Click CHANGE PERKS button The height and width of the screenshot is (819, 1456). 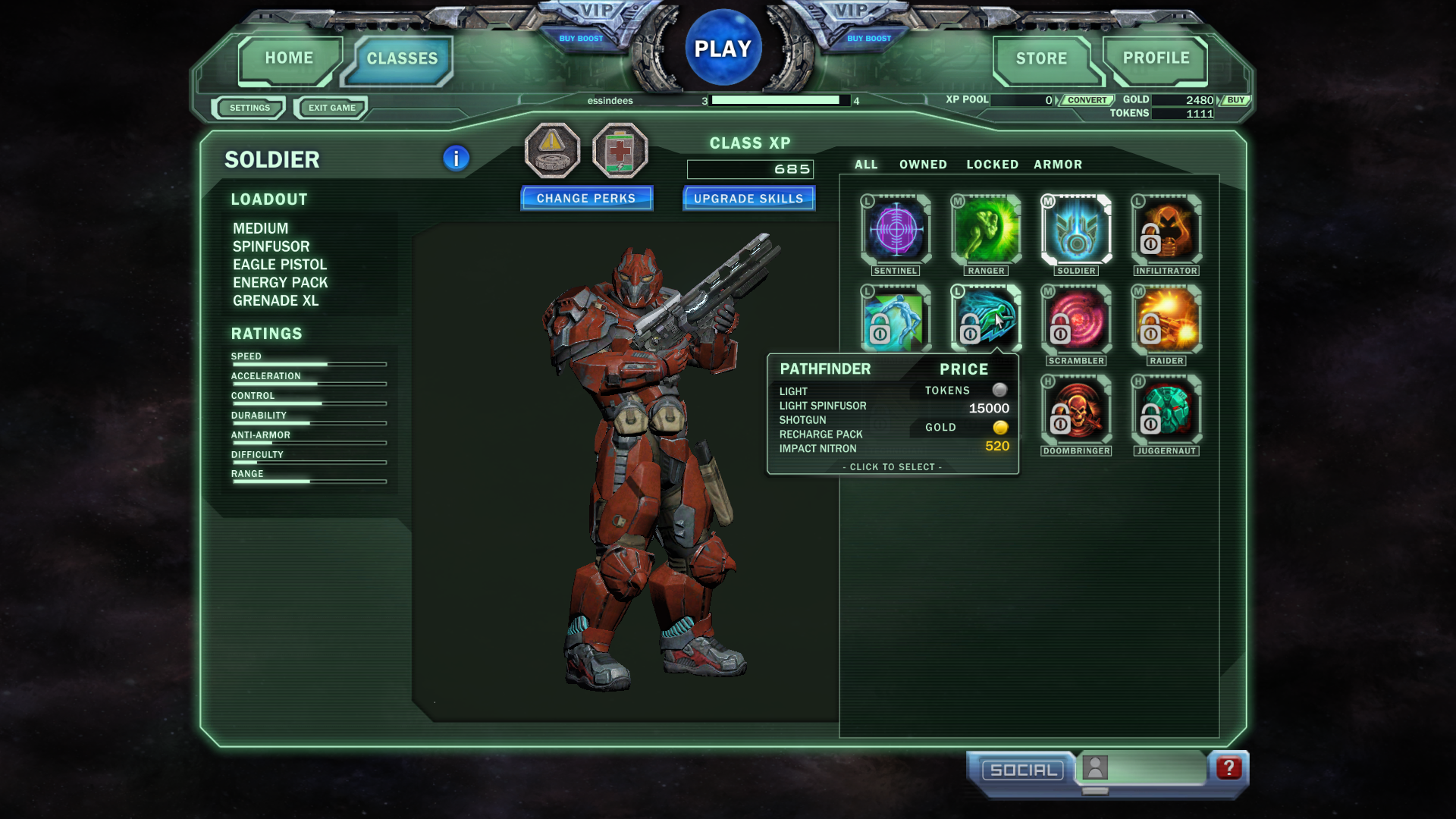pos(586,199)
